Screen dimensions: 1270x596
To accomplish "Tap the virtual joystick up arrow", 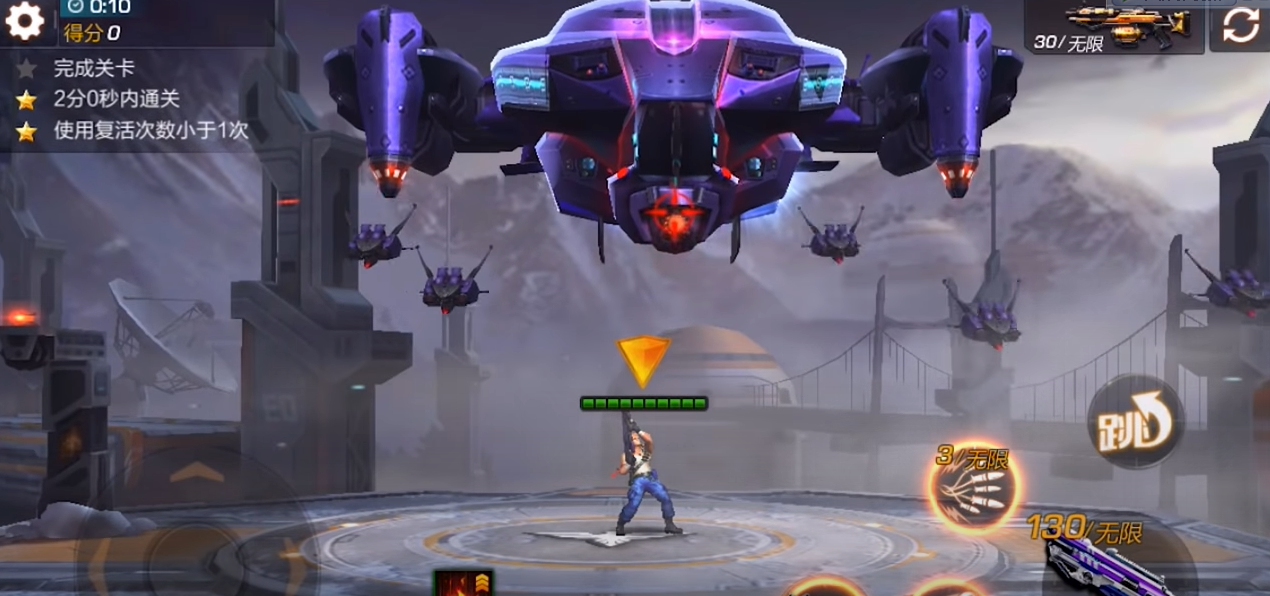I will [197, 471].
